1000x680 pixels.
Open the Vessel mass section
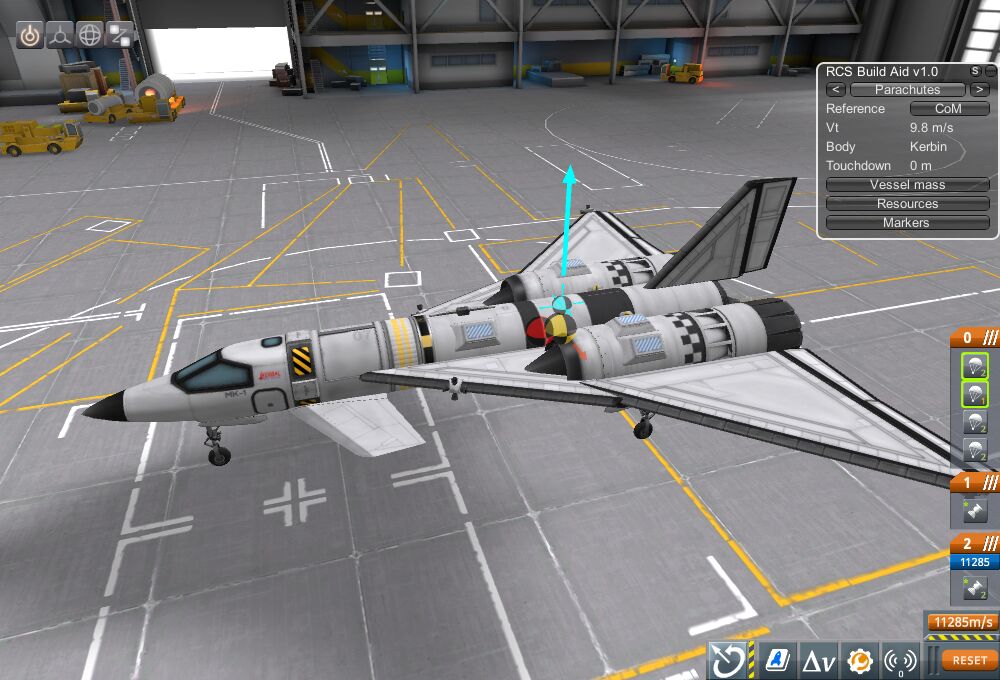[907, 185]
